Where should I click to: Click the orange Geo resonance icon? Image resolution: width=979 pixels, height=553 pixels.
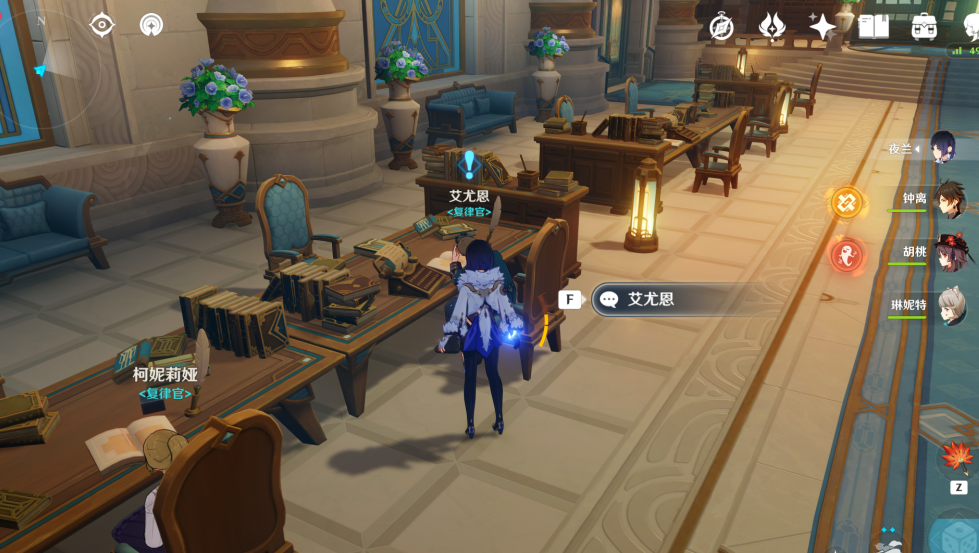click(846, 203)
